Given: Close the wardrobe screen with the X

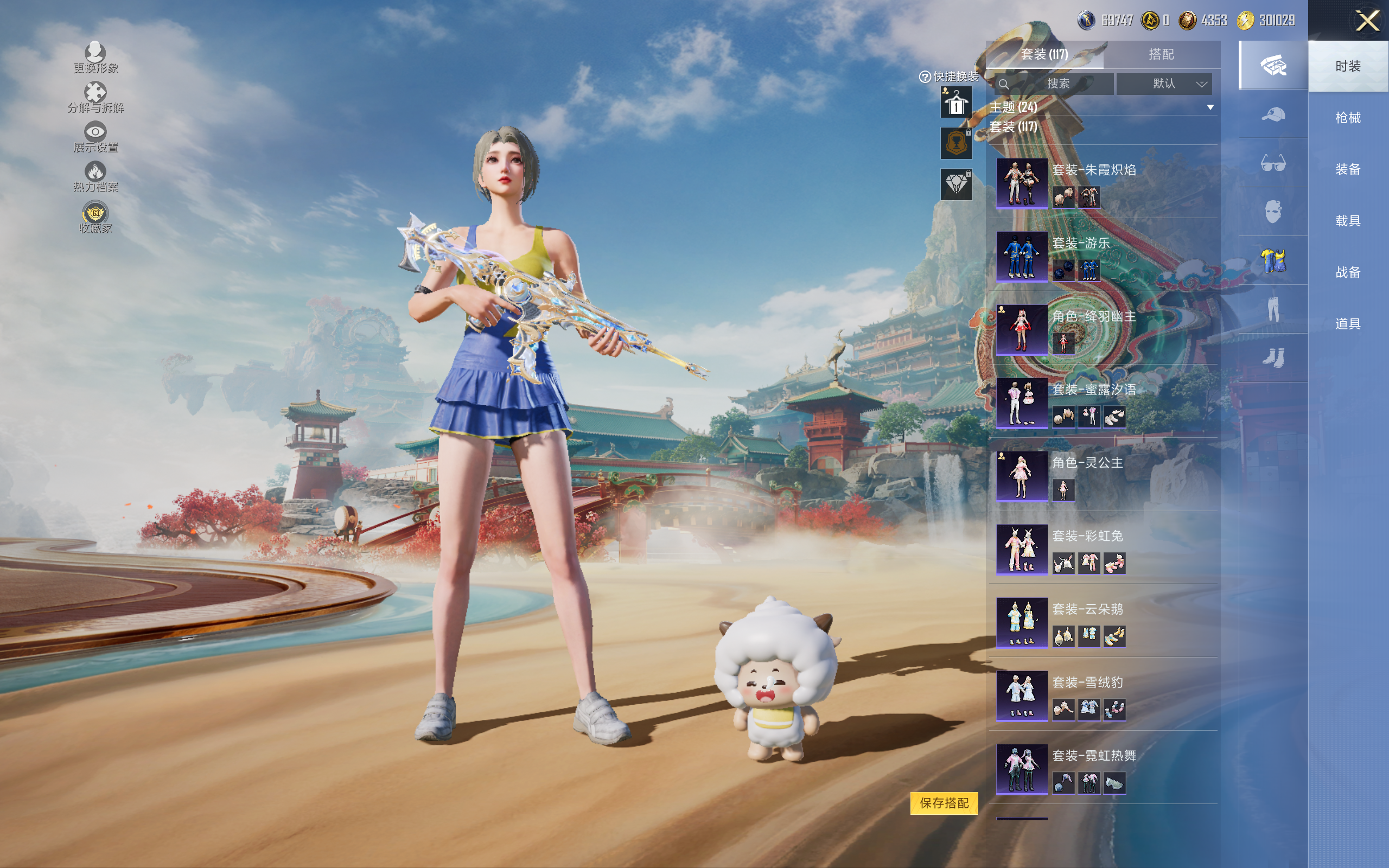Looking at the screenshot, I should (1367, 21).
